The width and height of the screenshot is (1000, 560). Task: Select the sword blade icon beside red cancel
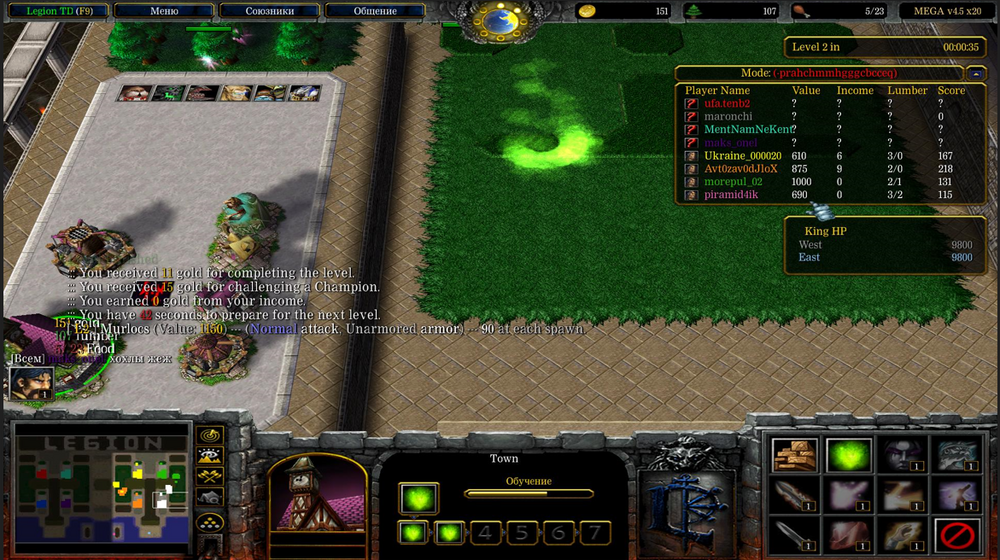pos(901,534)
